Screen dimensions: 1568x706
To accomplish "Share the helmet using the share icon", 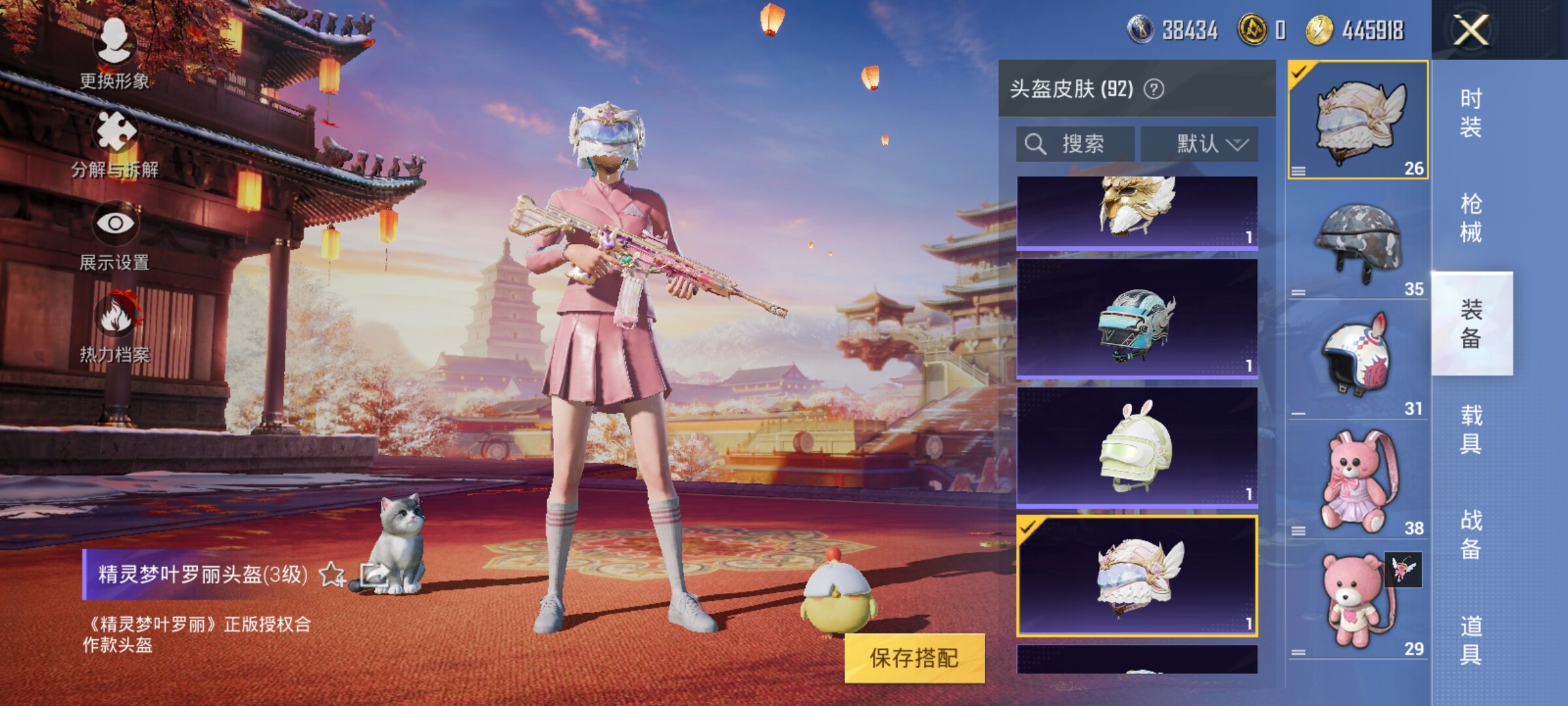I will click(x=374, y=575).
